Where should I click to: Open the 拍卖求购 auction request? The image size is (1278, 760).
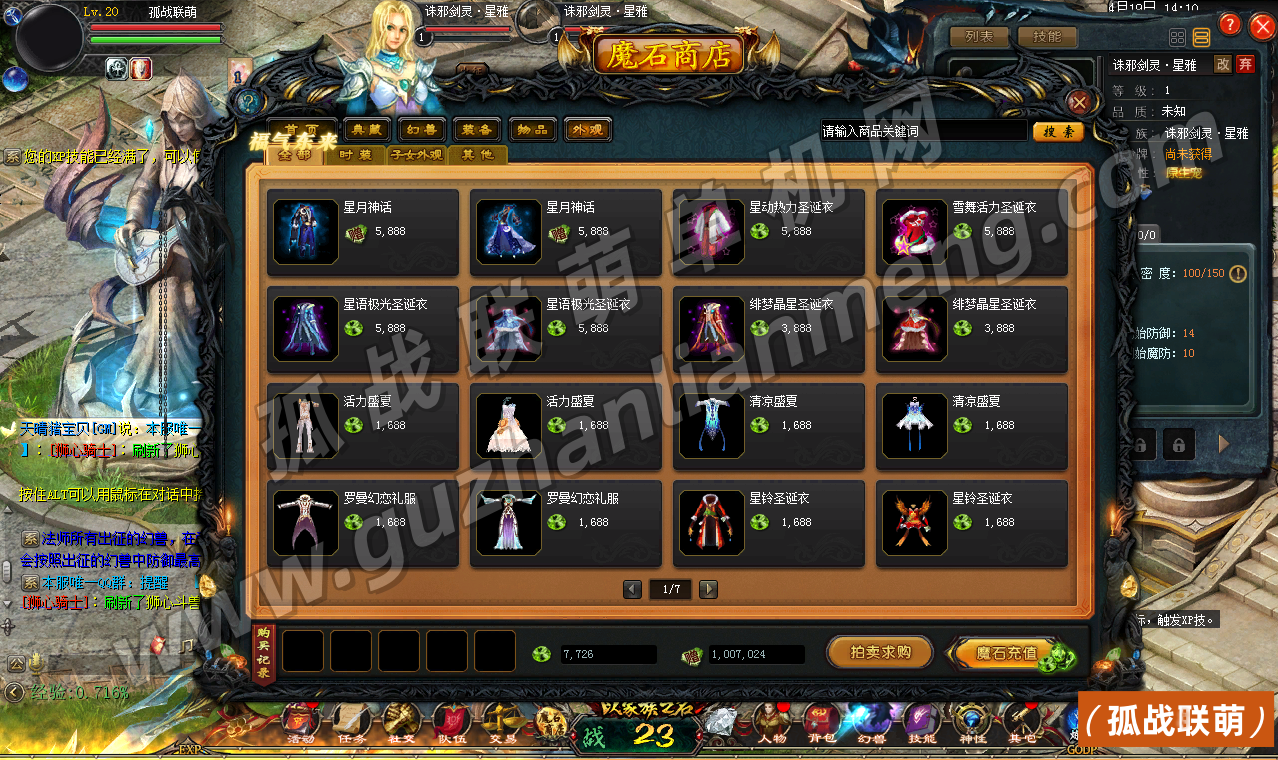point(879,652)
